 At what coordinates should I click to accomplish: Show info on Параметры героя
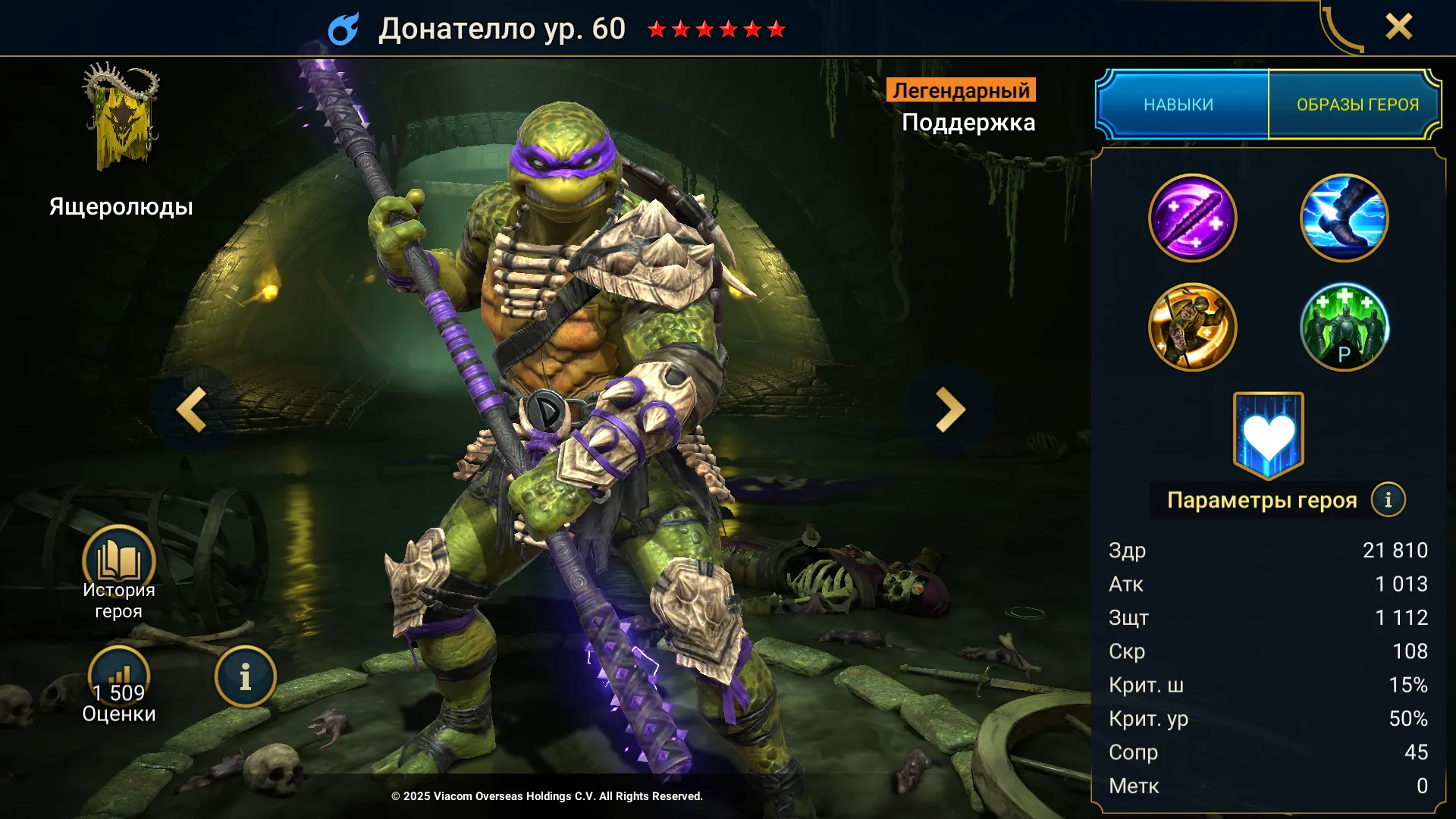pyautogui.click(x=1388, y=500)
